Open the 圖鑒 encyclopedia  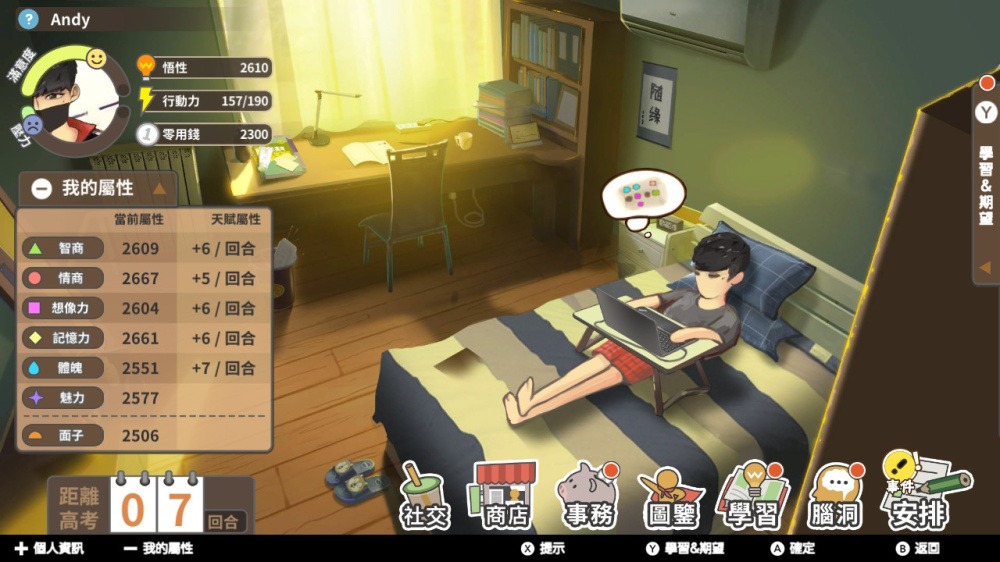point(671,497)
